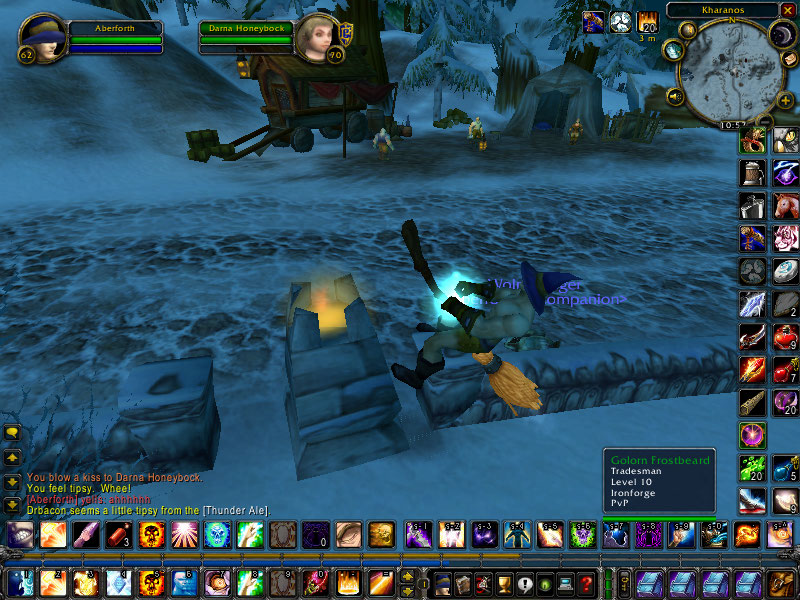Use the green item stacked at 20
The width and height of the screenshot is (800, 600).
pyautogui.click(x=752, y=468)
